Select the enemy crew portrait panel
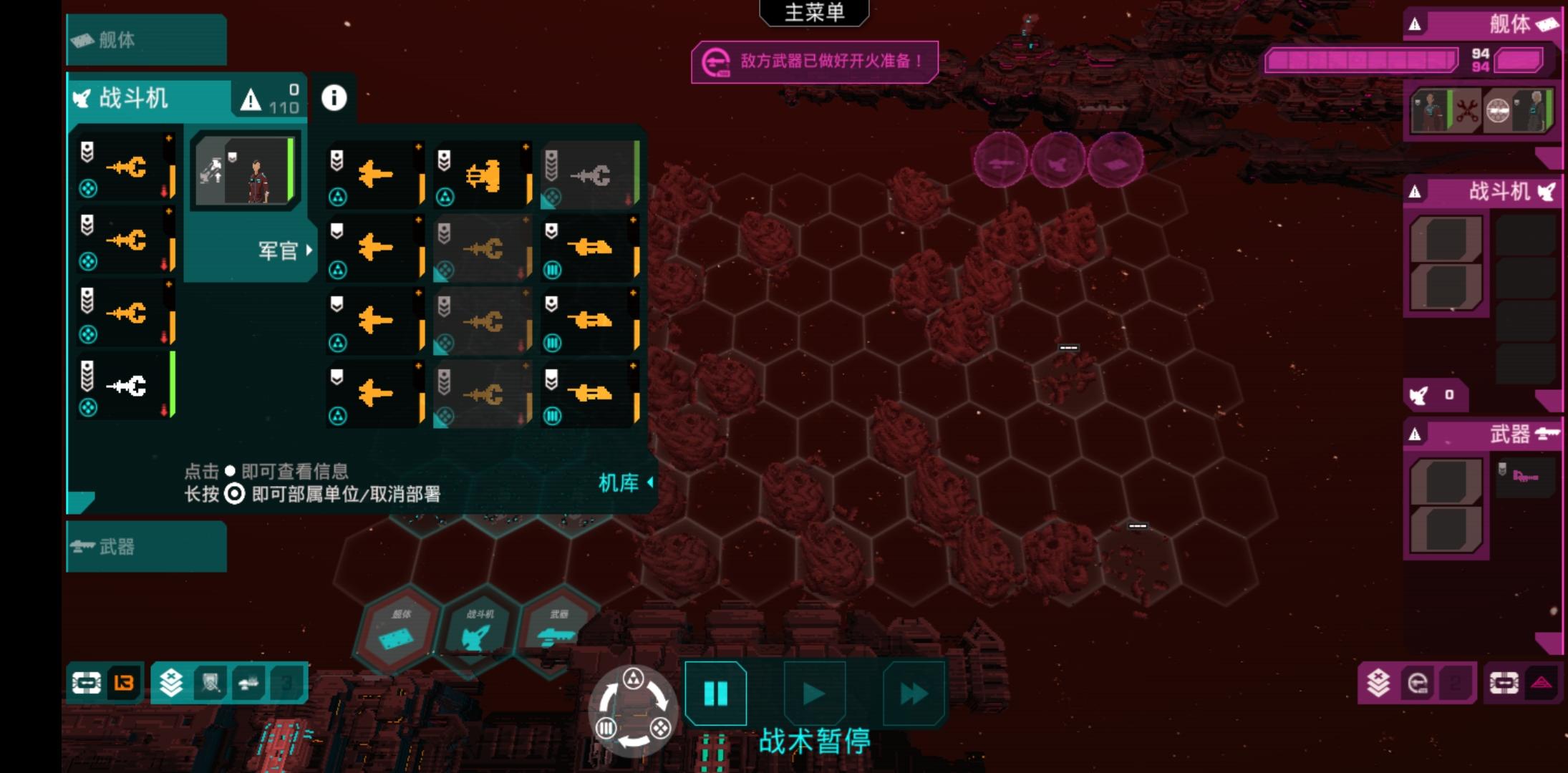The width and height of the screenshot is (1568, 773). coord(1482,111)
